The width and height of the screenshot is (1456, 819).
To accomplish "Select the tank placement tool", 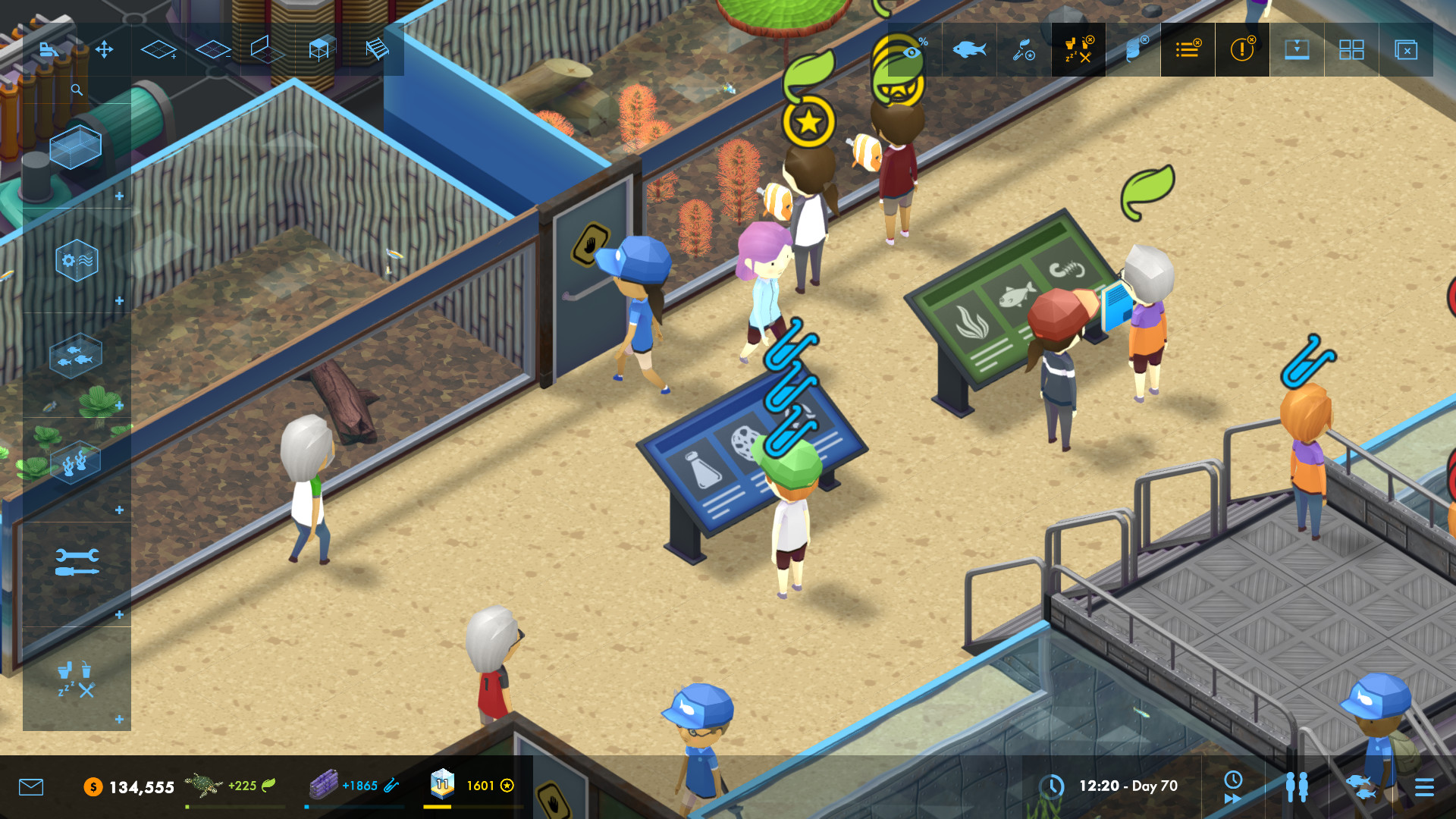I will click(x=76, y=148).
